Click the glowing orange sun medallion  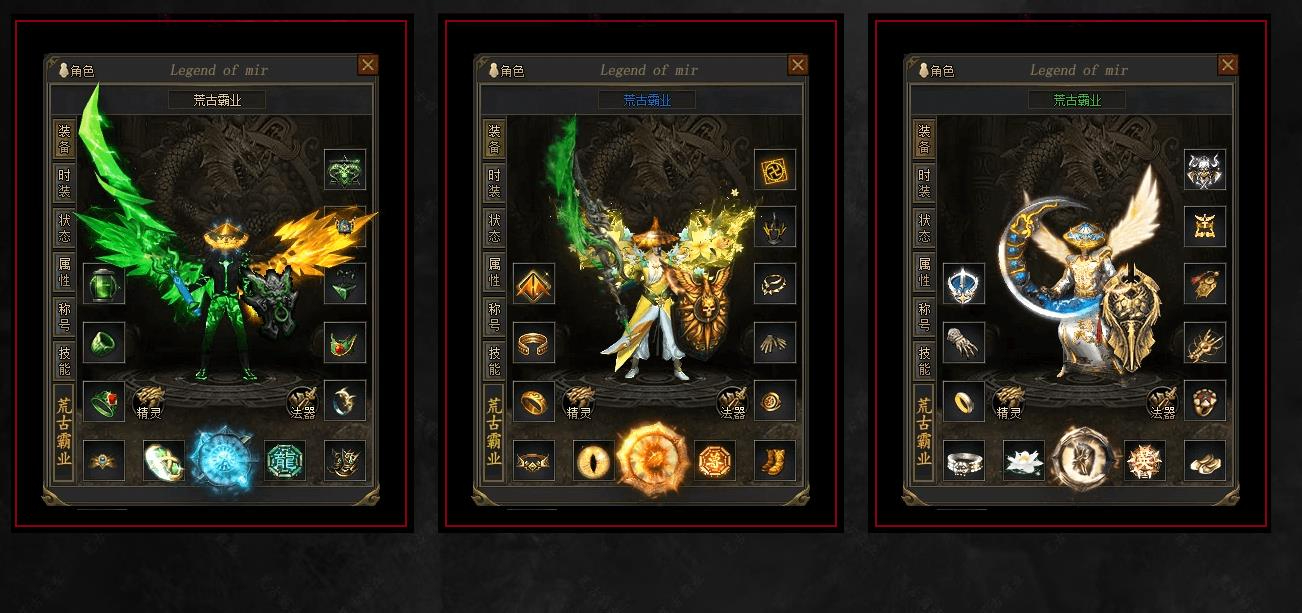[x=653, y=460]
